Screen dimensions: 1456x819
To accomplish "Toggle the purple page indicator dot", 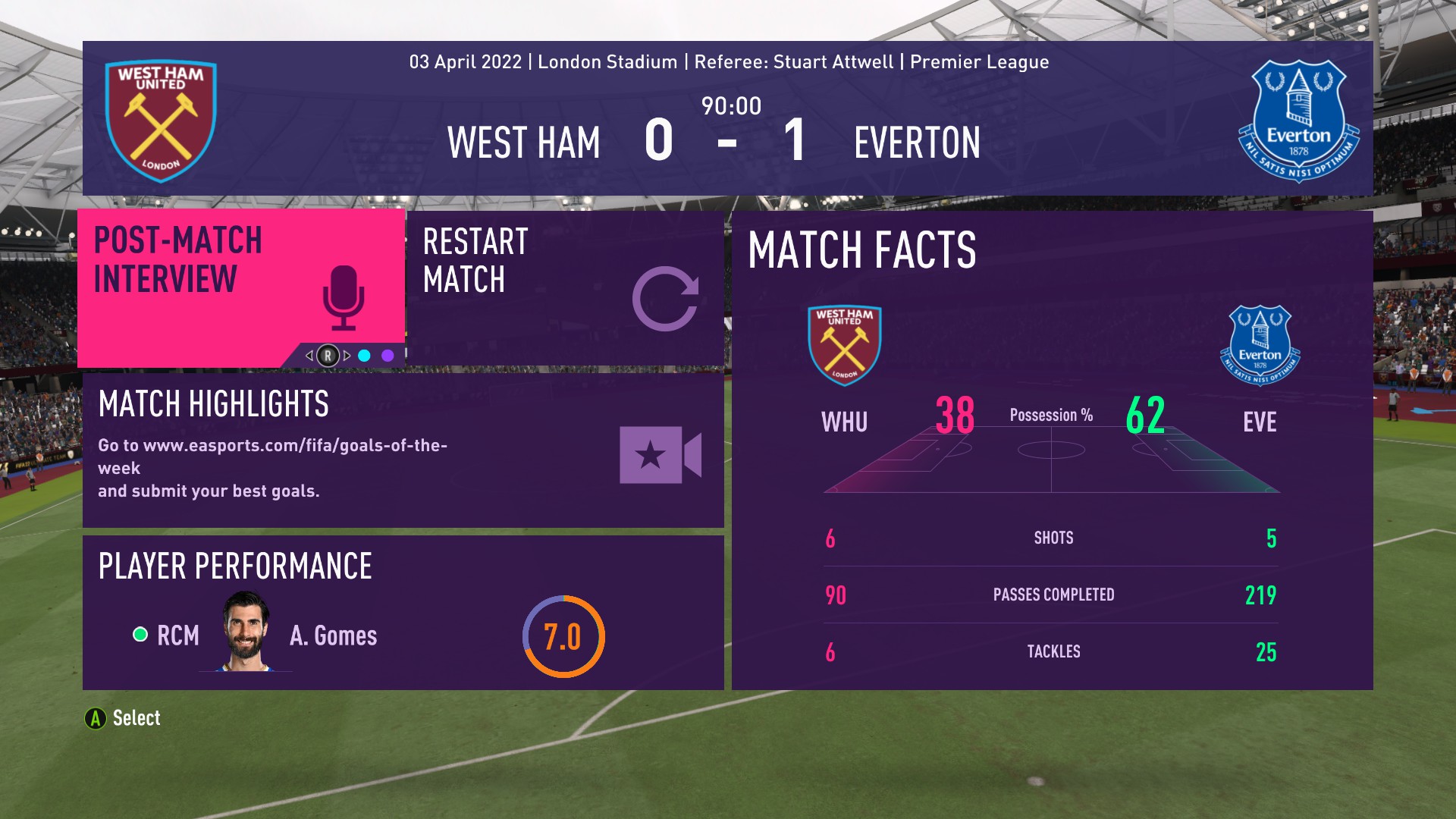I will pos(388,354).
